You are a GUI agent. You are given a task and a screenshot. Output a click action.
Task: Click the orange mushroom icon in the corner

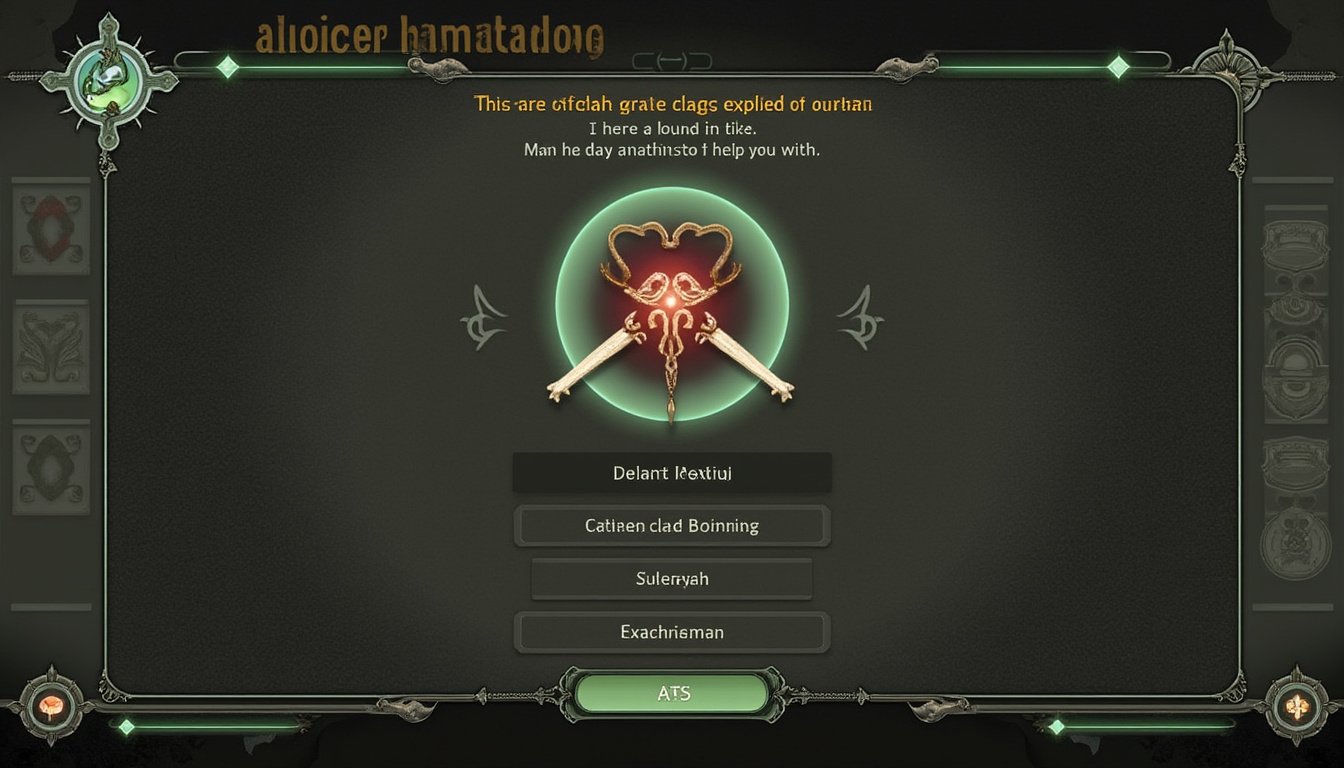tap(51, 705)
